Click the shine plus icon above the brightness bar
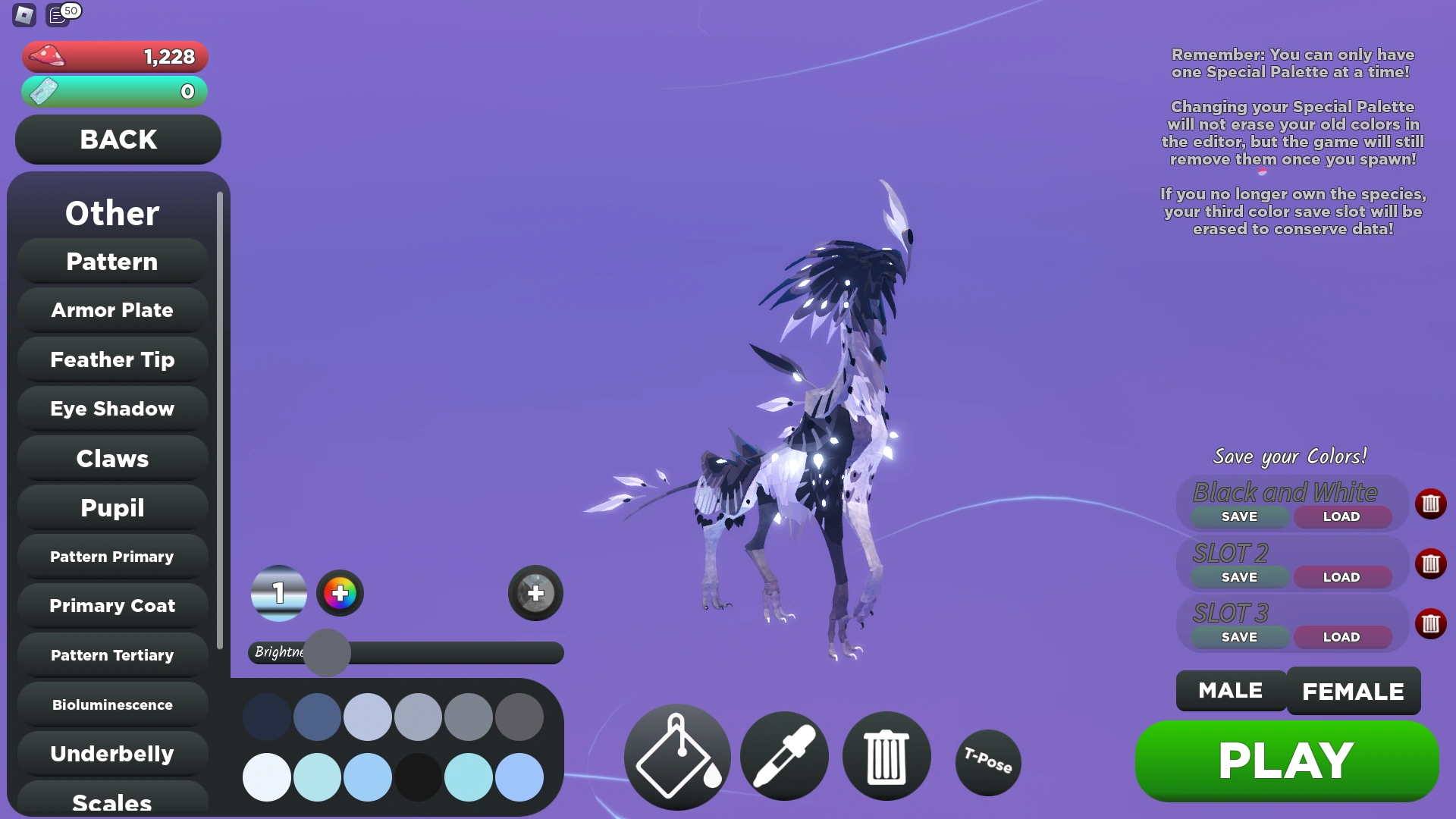 tap(535, 594)
